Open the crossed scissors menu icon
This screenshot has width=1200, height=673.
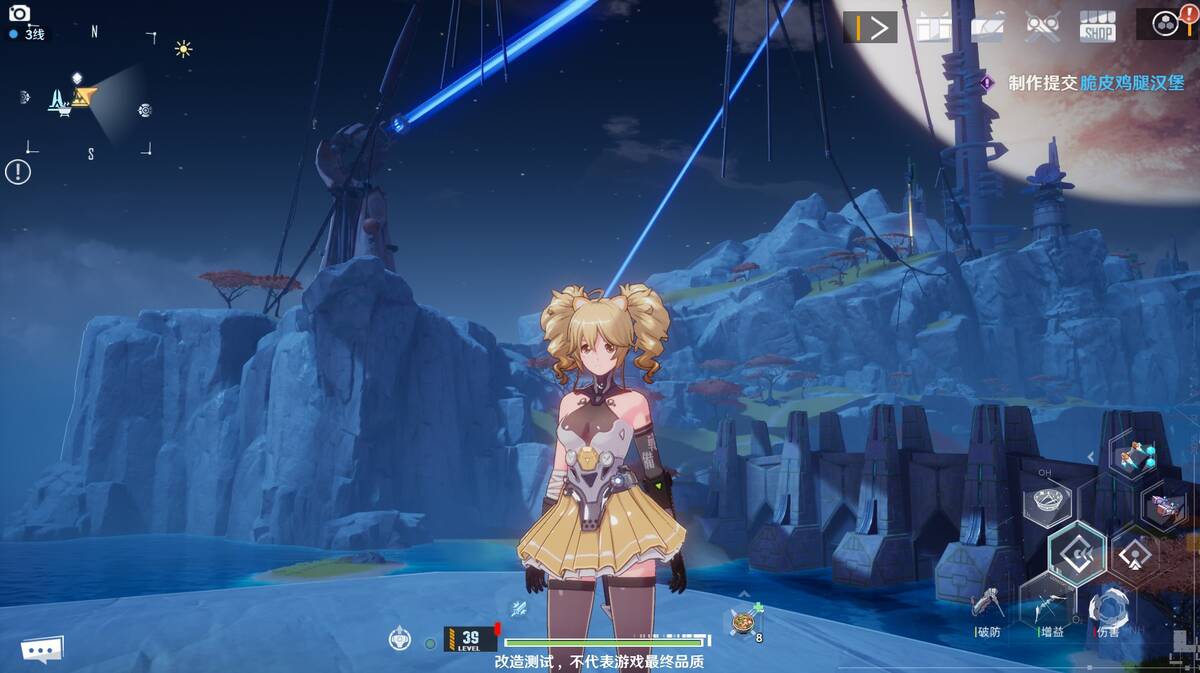click(1042, 26)
